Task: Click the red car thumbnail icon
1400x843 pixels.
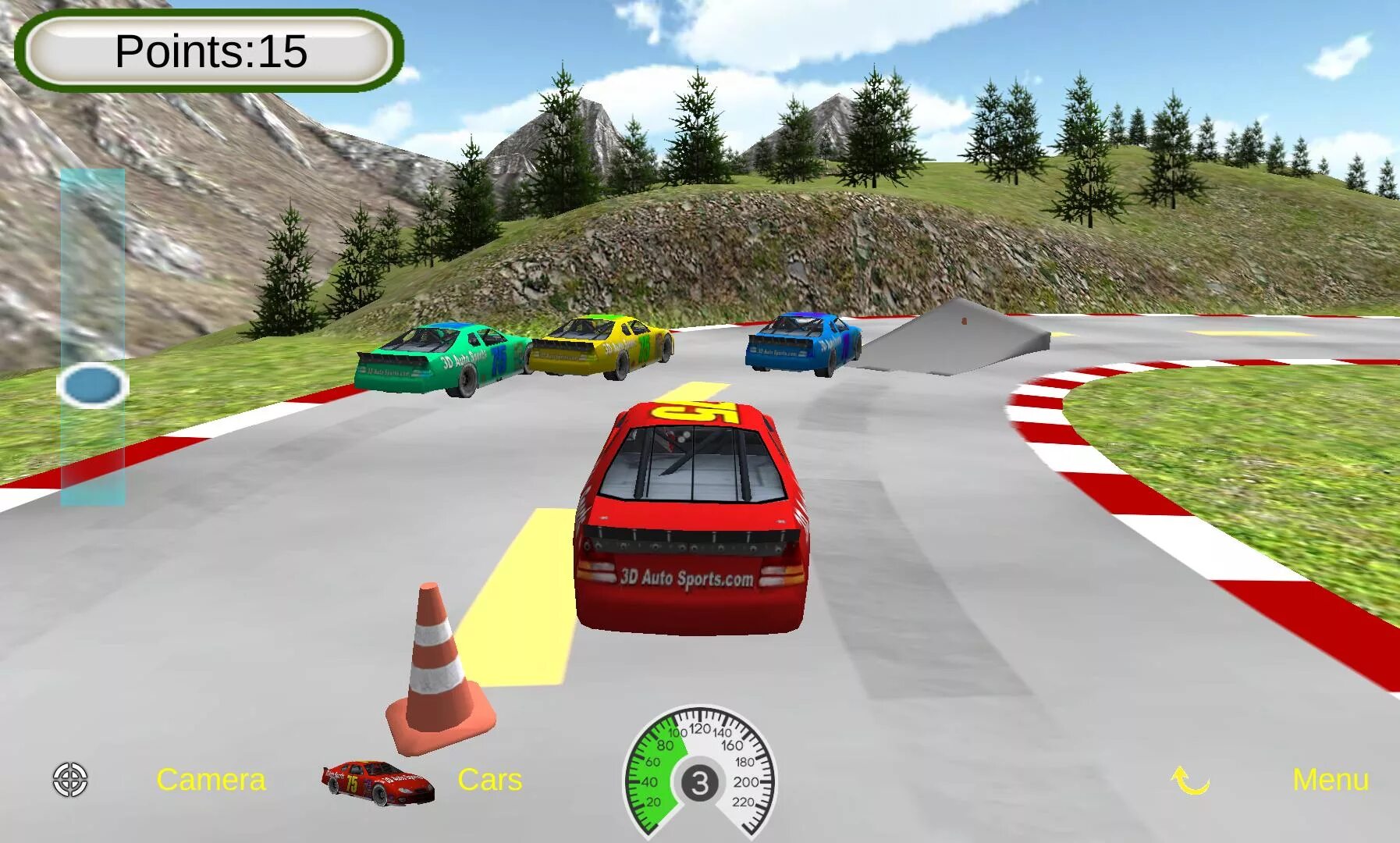Action: click(x=378, y=782)
